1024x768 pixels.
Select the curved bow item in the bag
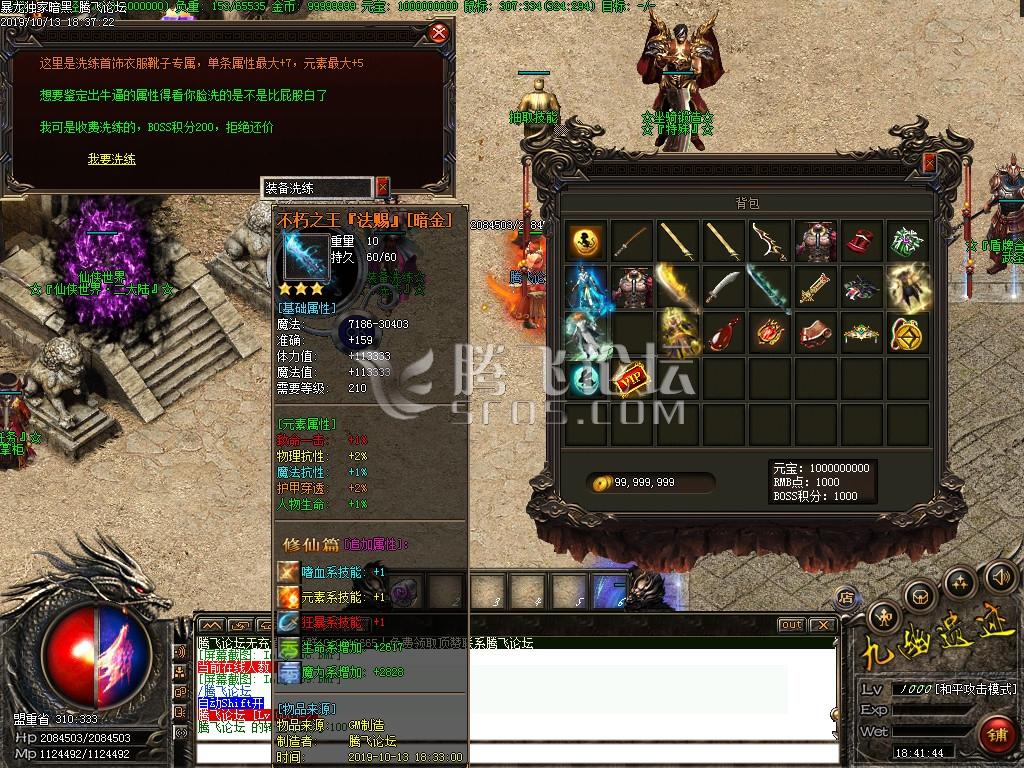tap(769, 240)
